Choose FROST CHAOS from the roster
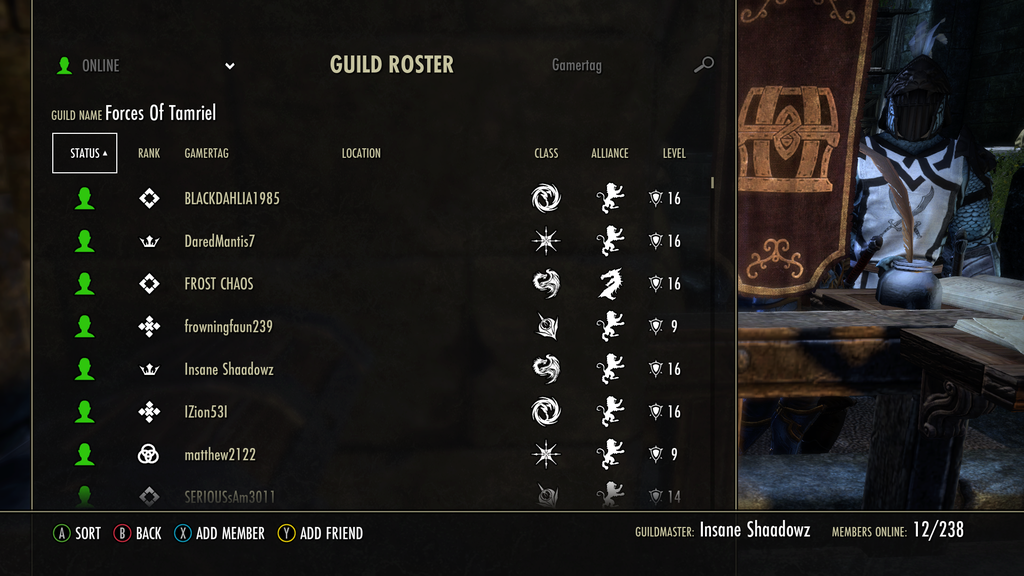 pos(219,284)
